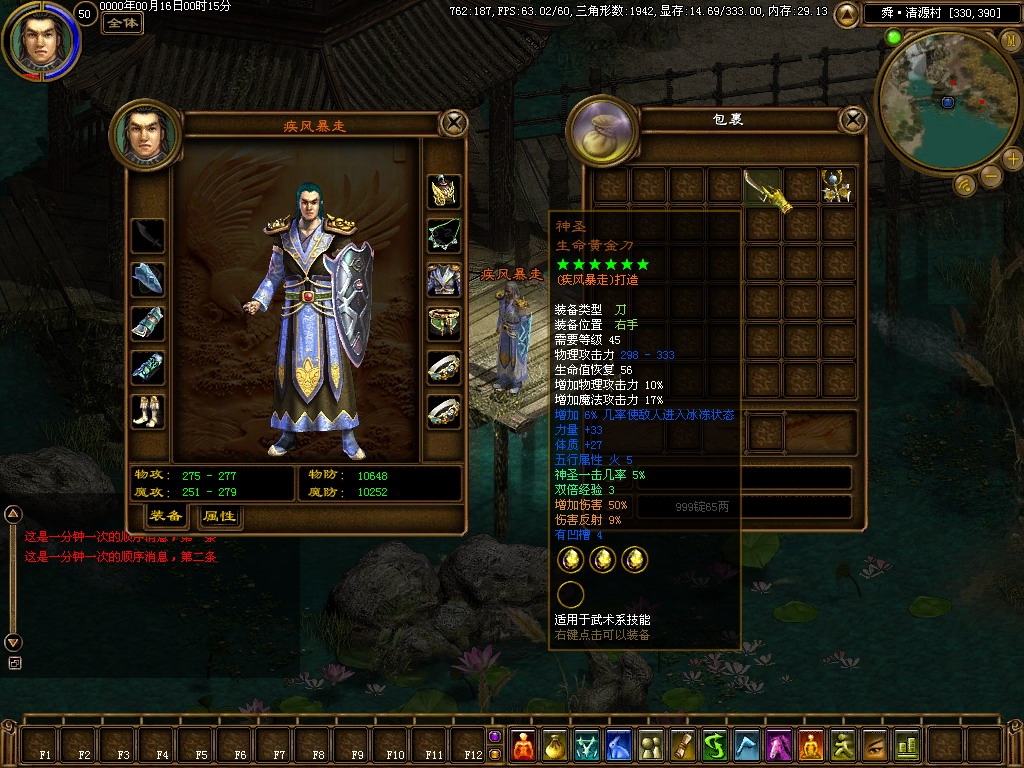
Task: Collapse the minimap with the triangle button
Action: (846, 14)
